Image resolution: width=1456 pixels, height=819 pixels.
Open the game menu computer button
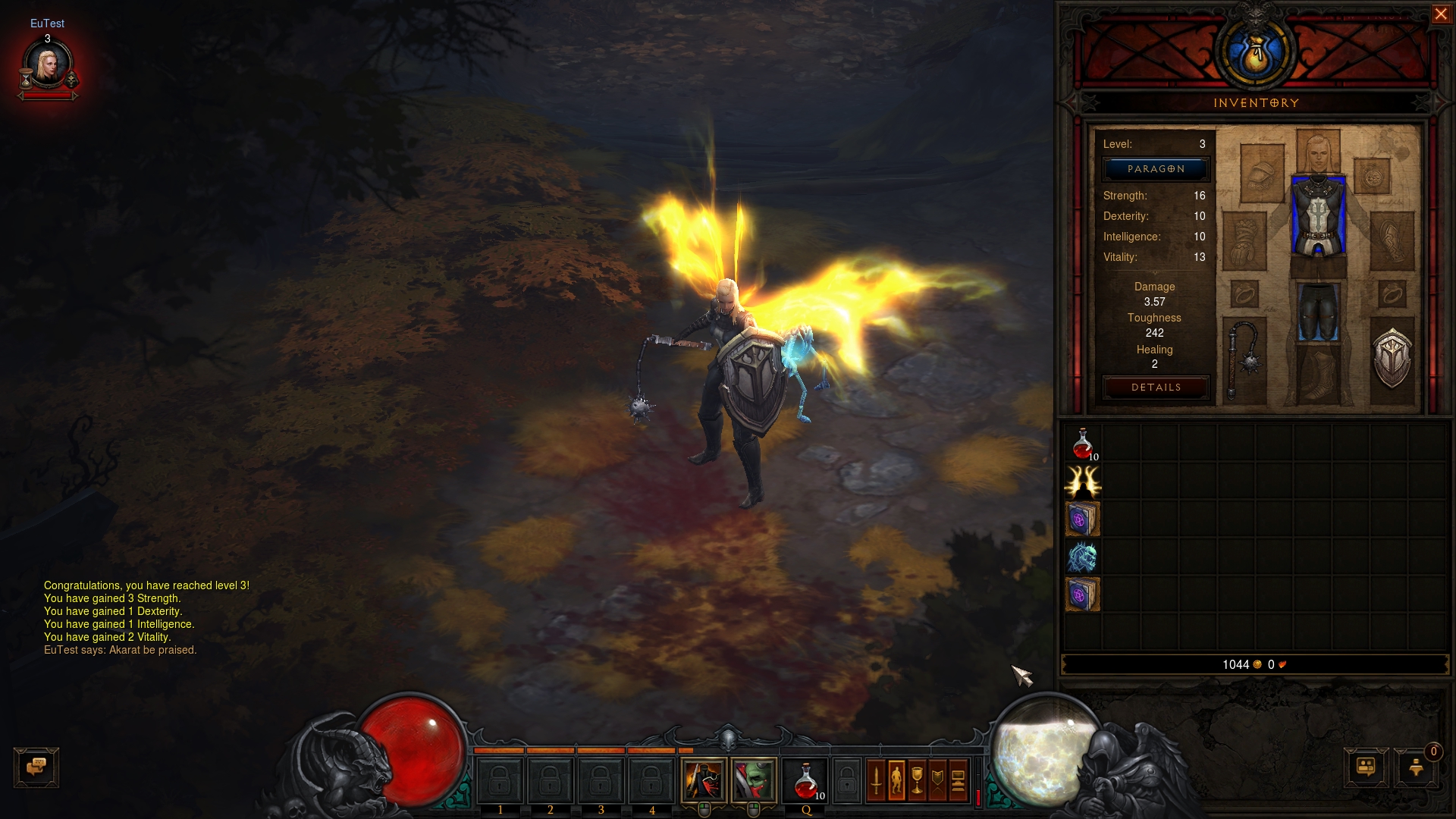click(x=958, y=780)
